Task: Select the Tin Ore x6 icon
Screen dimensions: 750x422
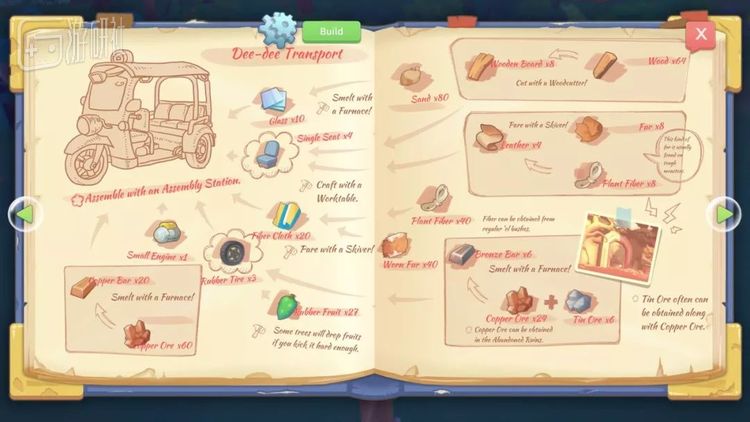Action: point(580,300)
